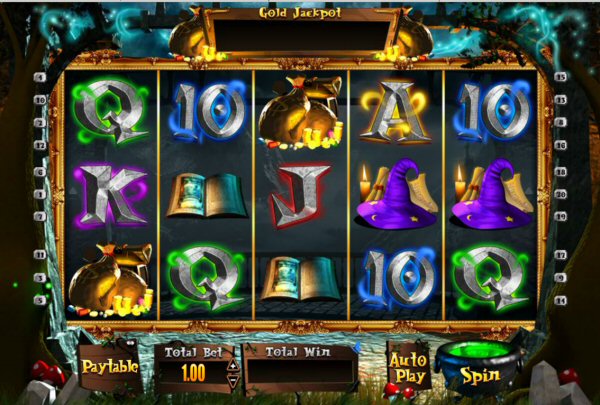Activate payline 13 marker
600x405 pixels.
pyautogui.click(x=561, y=100)
